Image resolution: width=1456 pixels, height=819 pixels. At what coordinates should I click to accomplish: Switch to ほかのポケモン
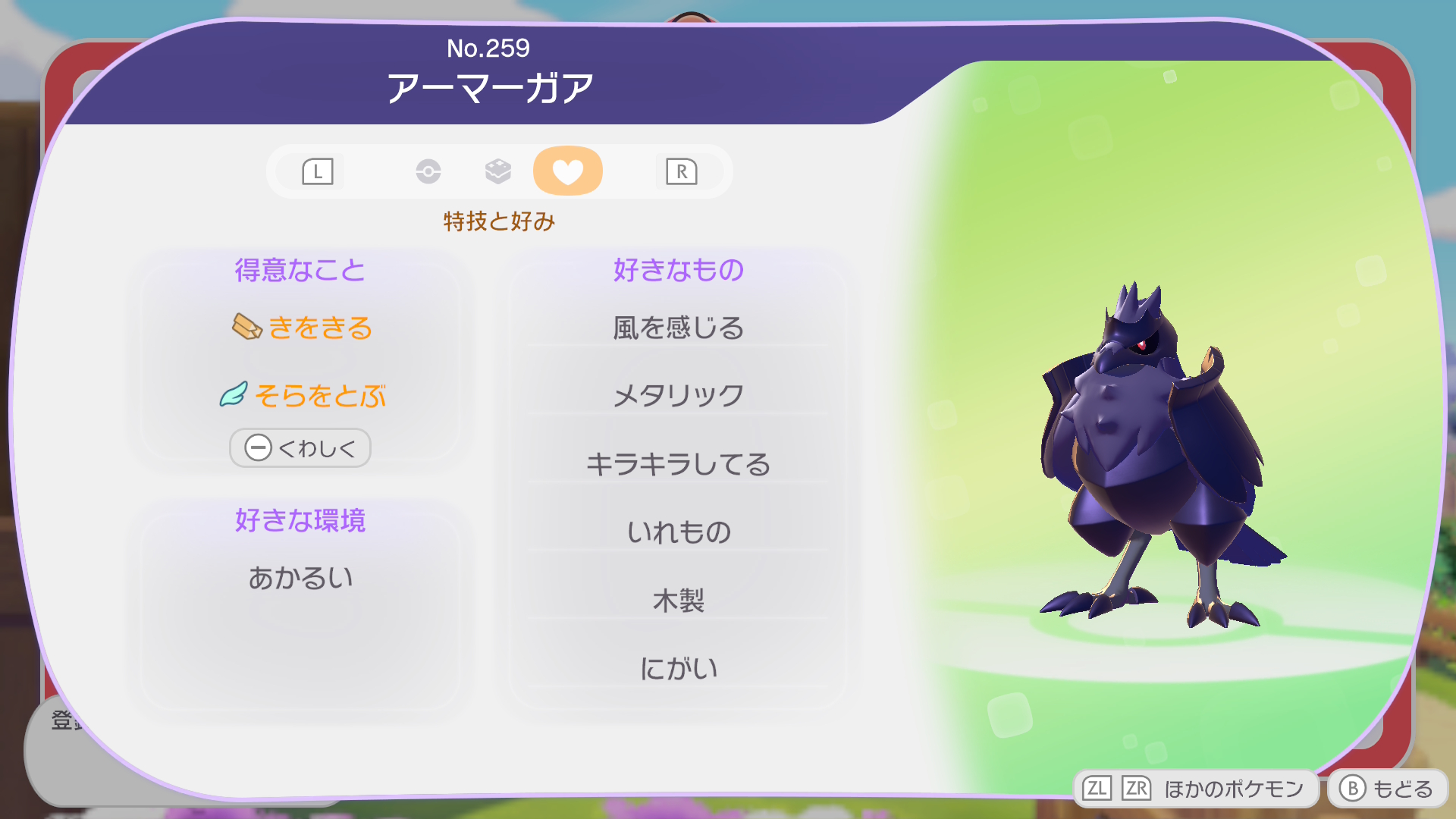coord(1196,789)
